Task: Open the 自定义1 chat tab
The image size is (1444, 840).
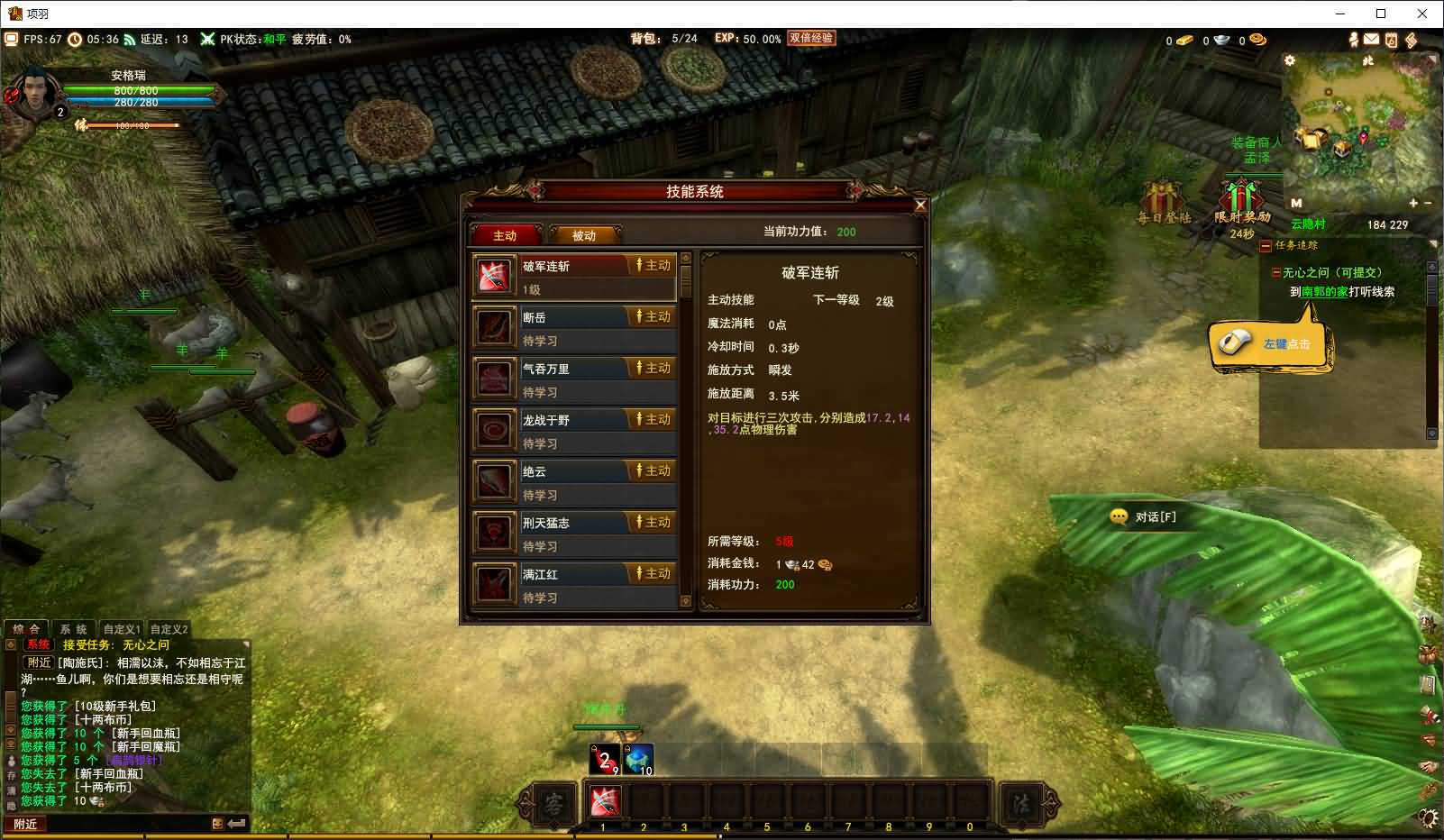Action: (x=122, y=629)
